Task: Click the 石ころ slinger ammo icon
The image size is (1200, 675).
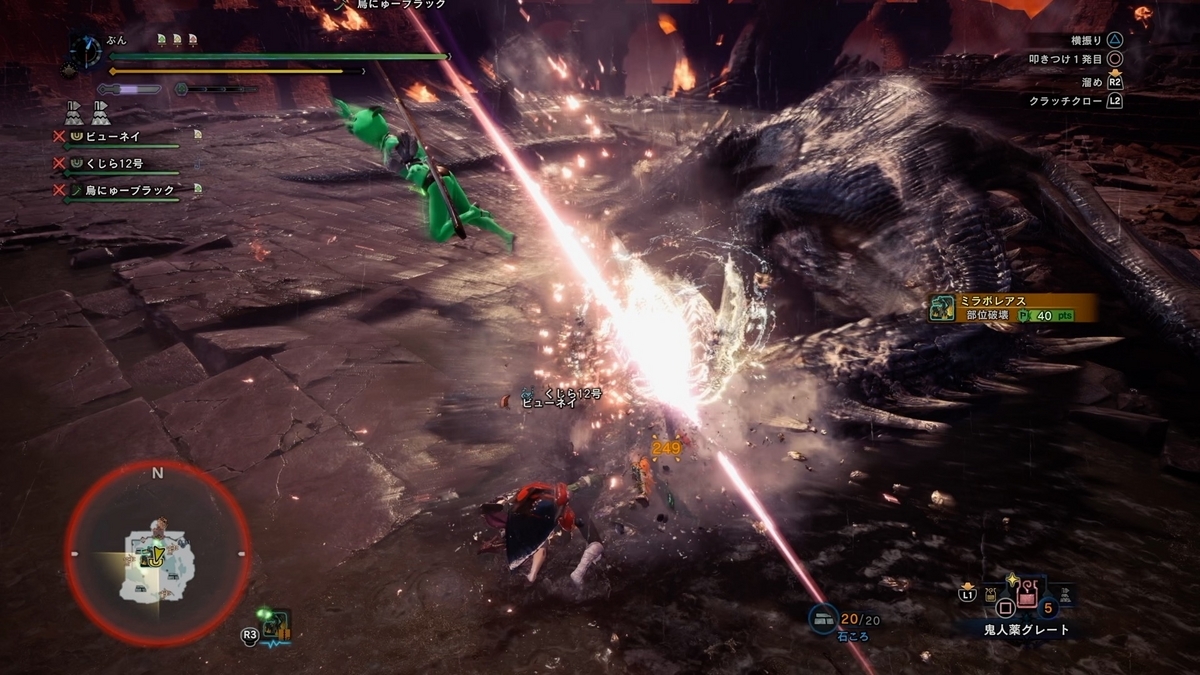Action: click(825, 619)
